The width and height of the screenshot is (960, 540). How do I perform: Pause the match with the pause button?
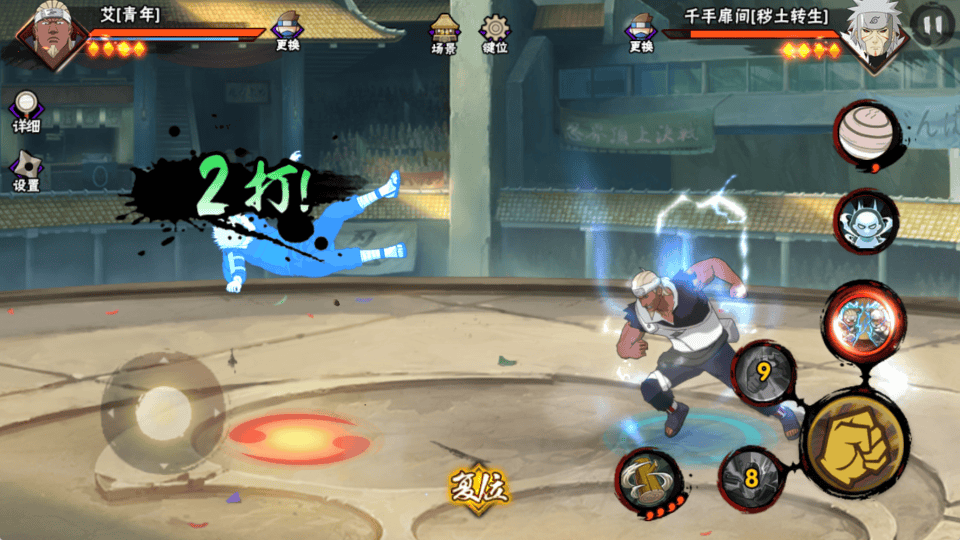click(x=932, y=25)
